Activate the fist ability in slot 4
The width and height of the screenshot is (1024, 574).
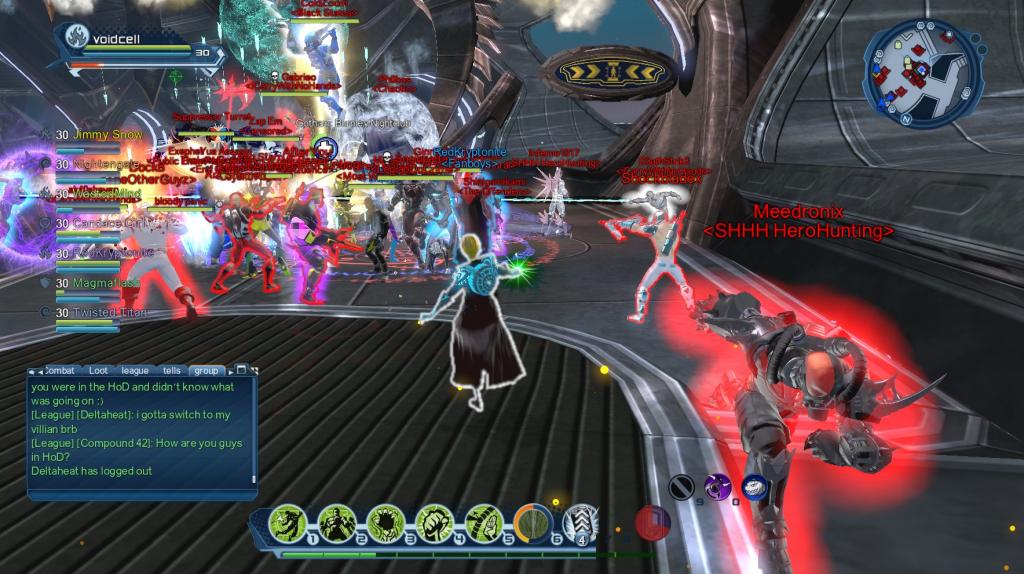[x=435, y=523]
